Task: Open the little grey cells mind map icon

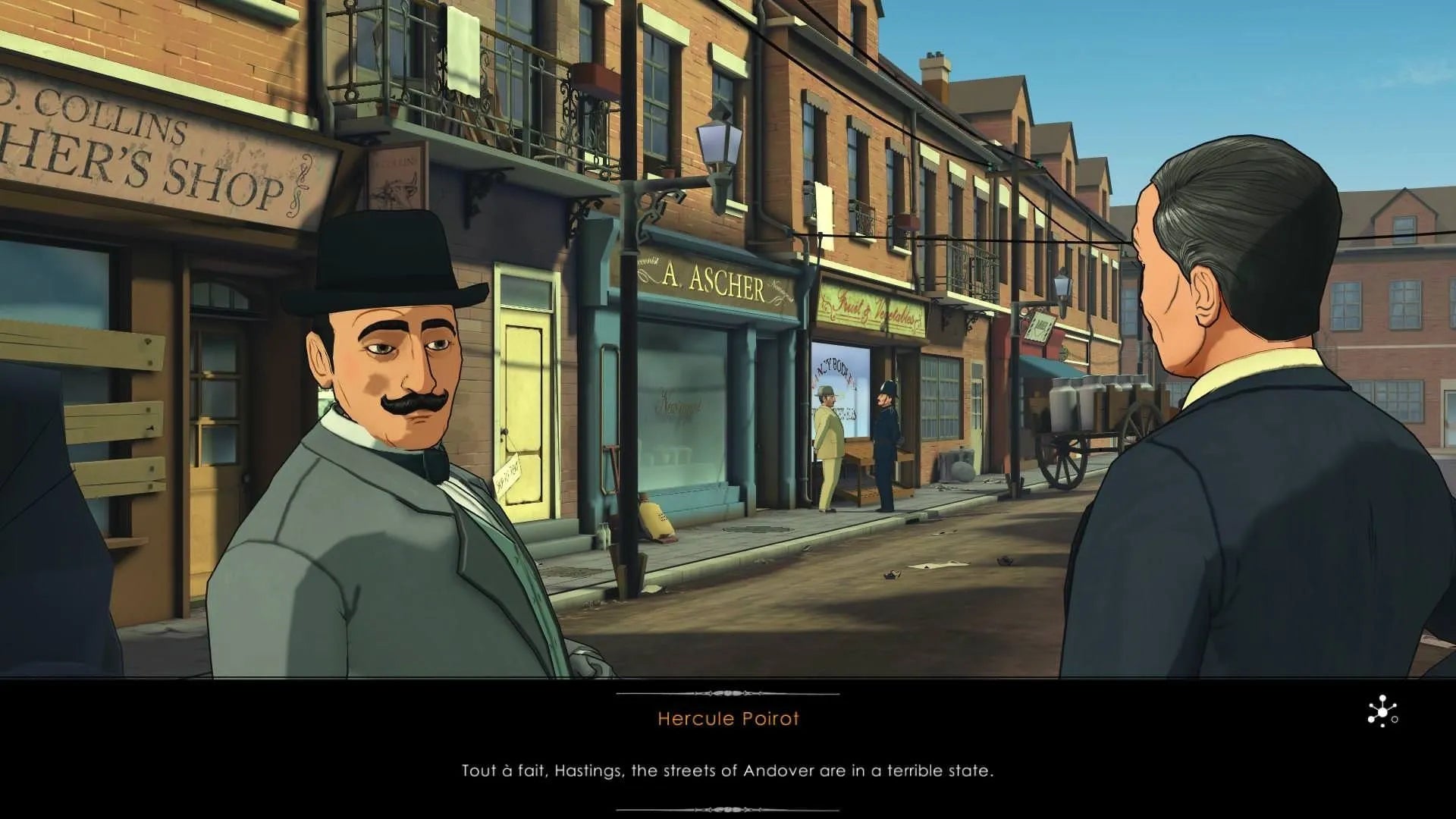Action: [x=1382, y=712]
